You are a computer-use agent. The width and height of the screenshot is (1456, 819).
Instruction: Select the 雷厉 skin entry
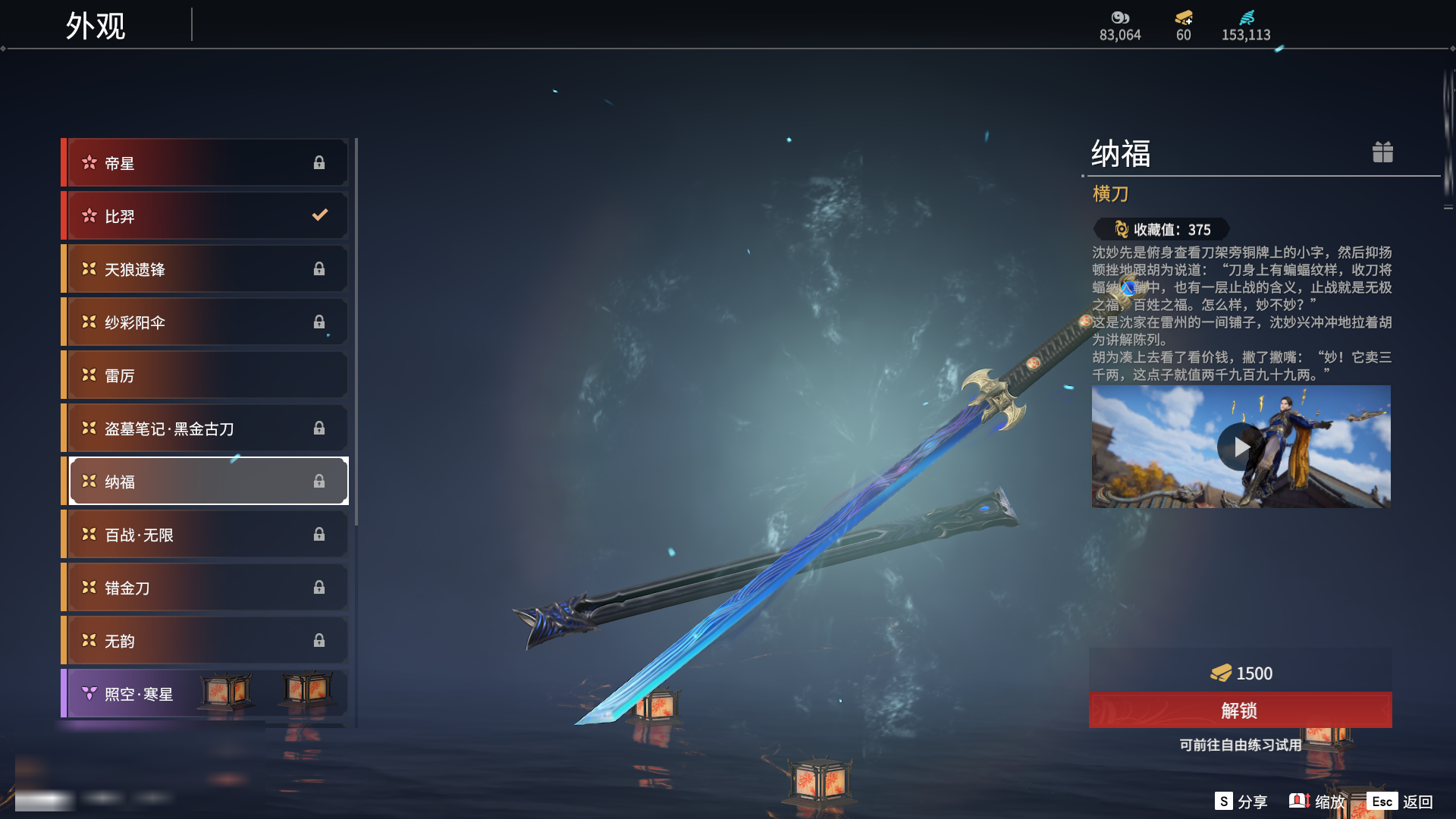[x=206, y=375]
